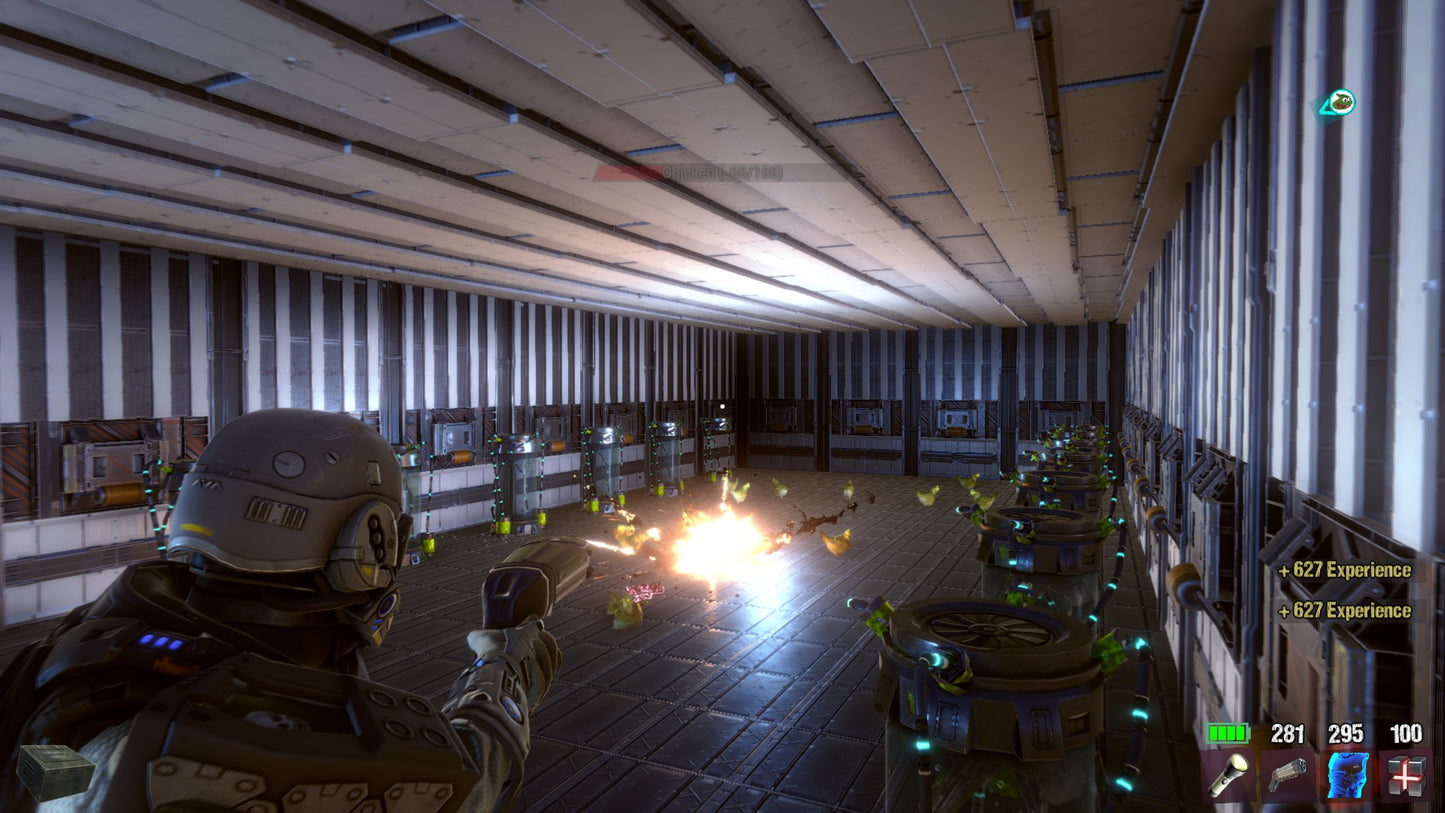Click the green frog creature marker icon
This screenshot has height=813, width=1445.
[1338, 102]
